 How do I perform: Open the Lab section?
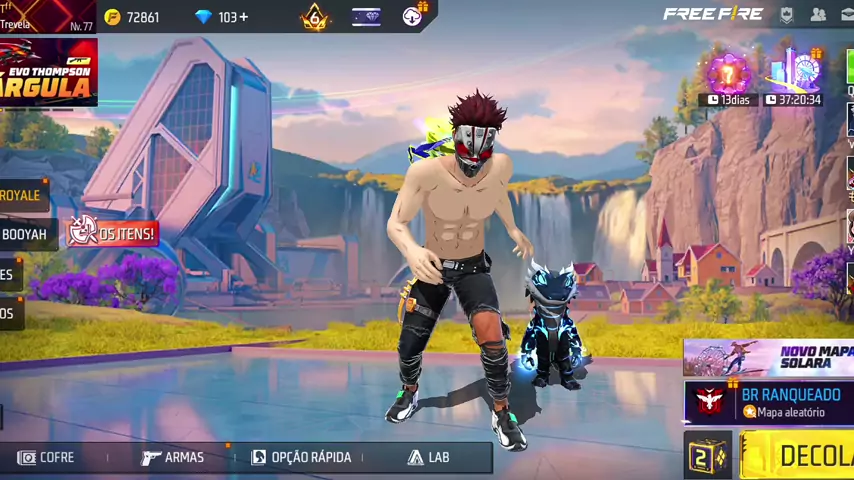coord(429,457)
